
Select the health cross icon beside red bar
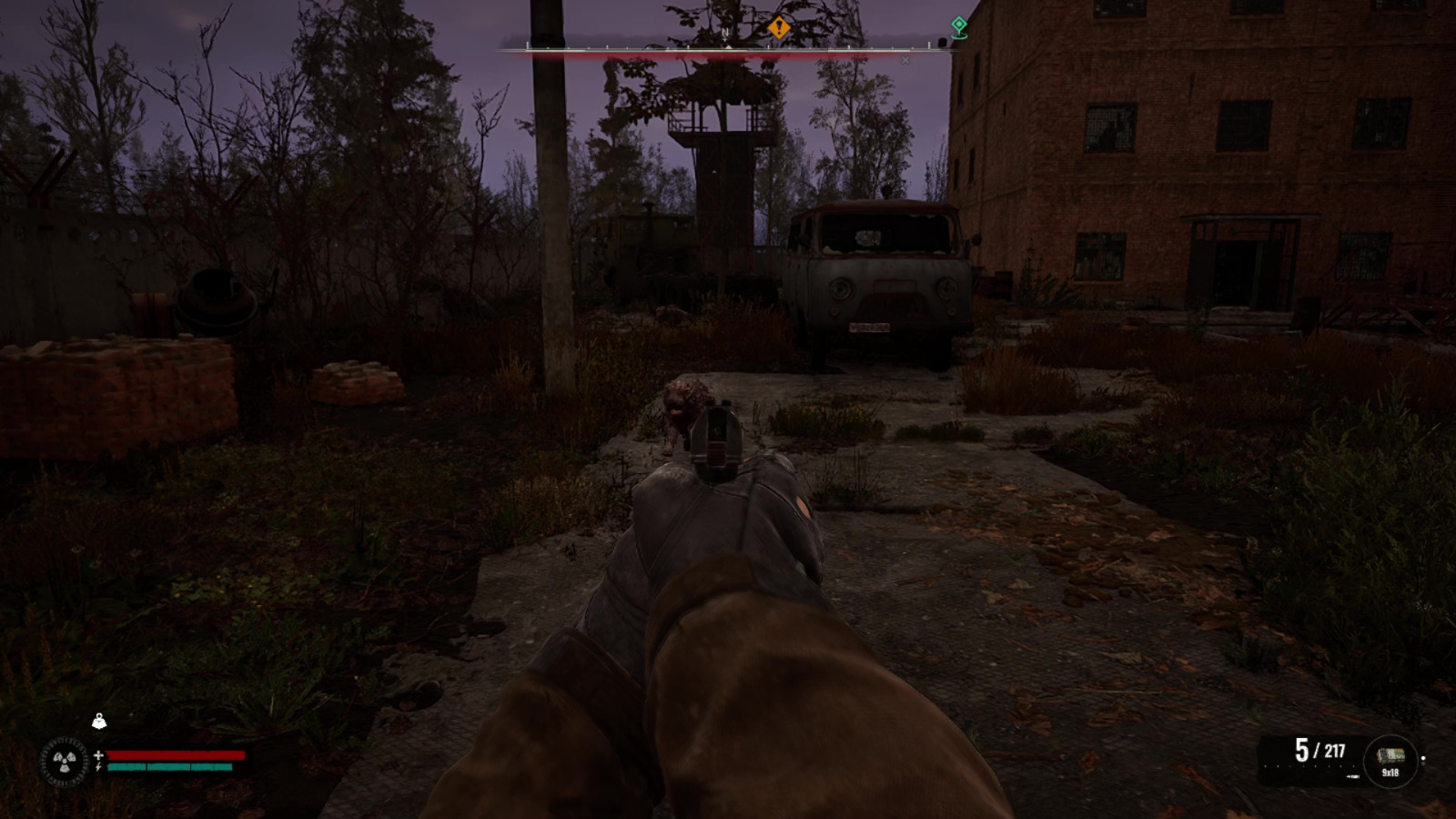(x=99, y=755)
